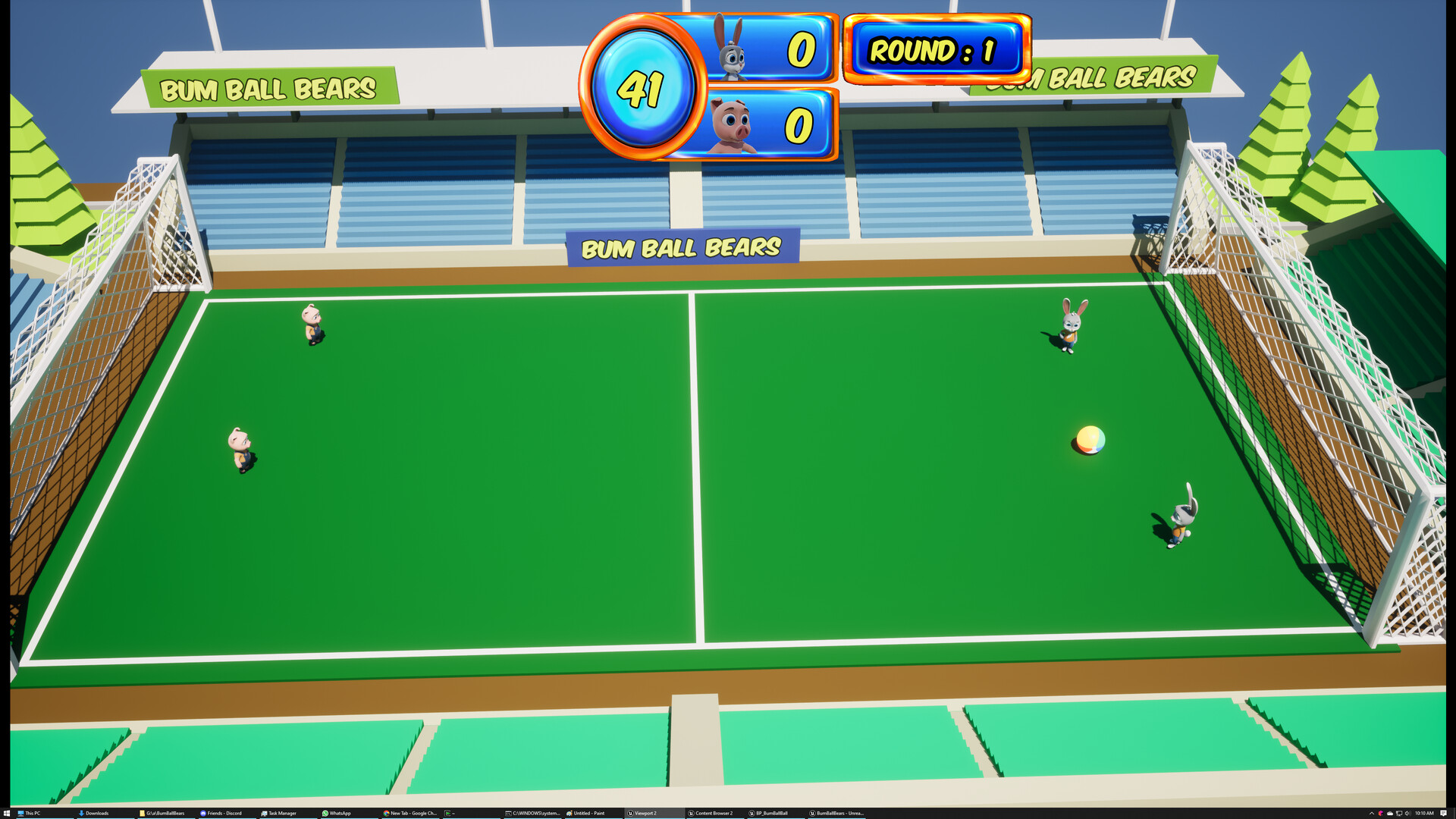Viewport: 1456px width, 819px height.
Task: Click the blue 41 countdown timer circle
Action: 643,88
